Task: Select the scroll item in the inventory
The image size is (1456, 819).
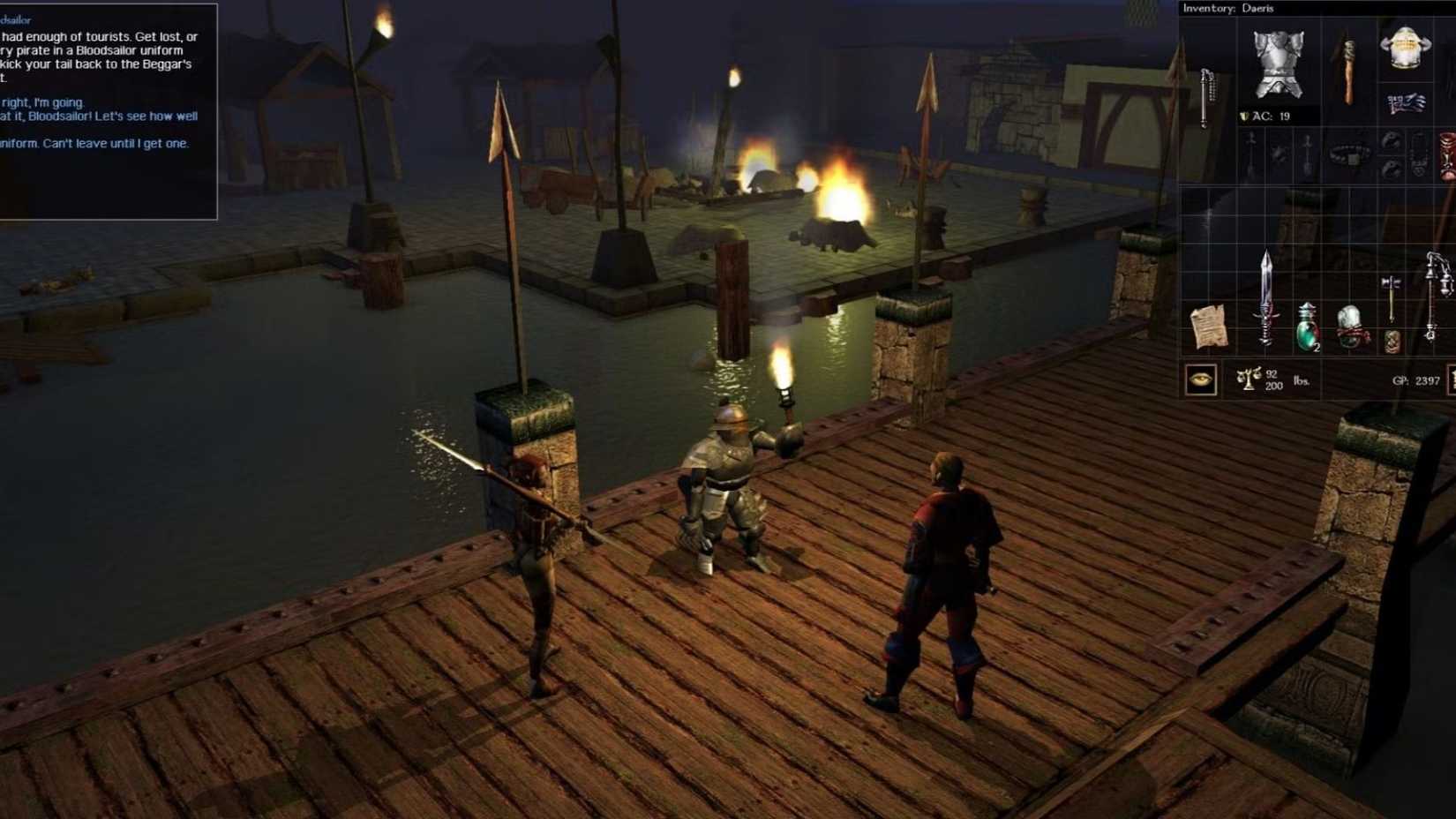Action: pyautogui.click(x=1209, y=327)
